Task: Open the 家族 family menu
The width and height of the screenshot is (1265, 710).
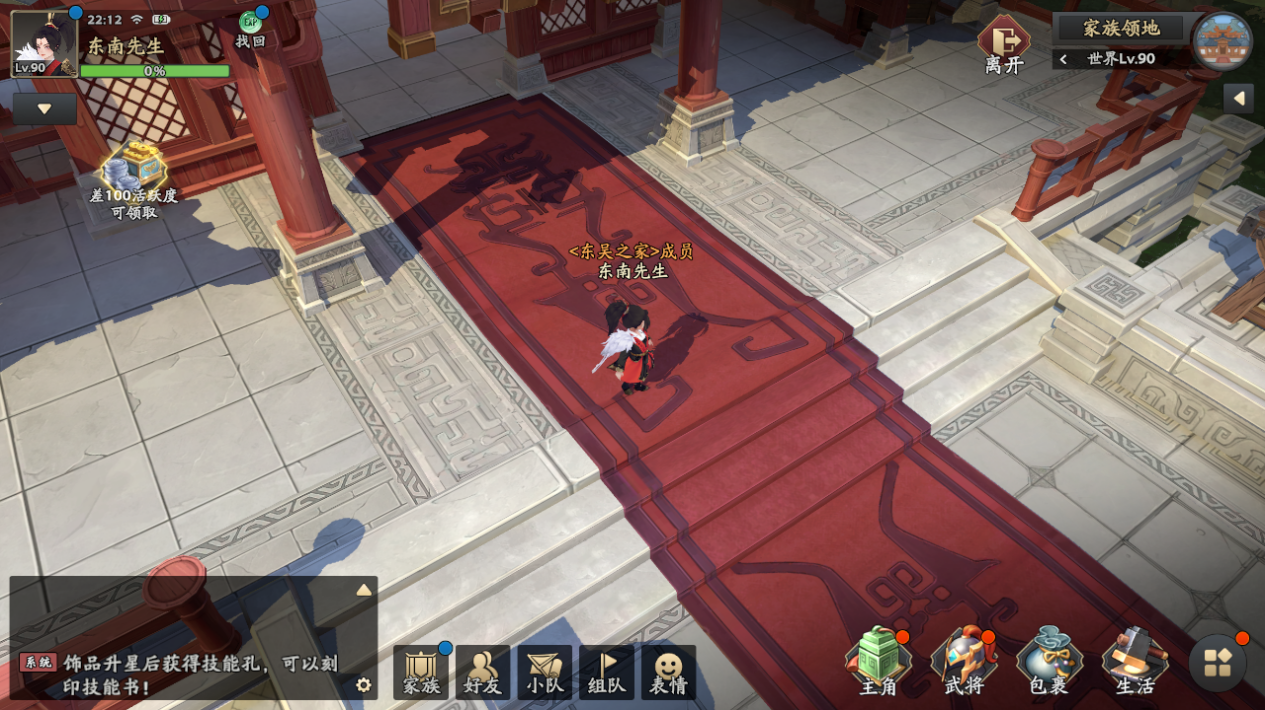Action: tap(421, 672)
